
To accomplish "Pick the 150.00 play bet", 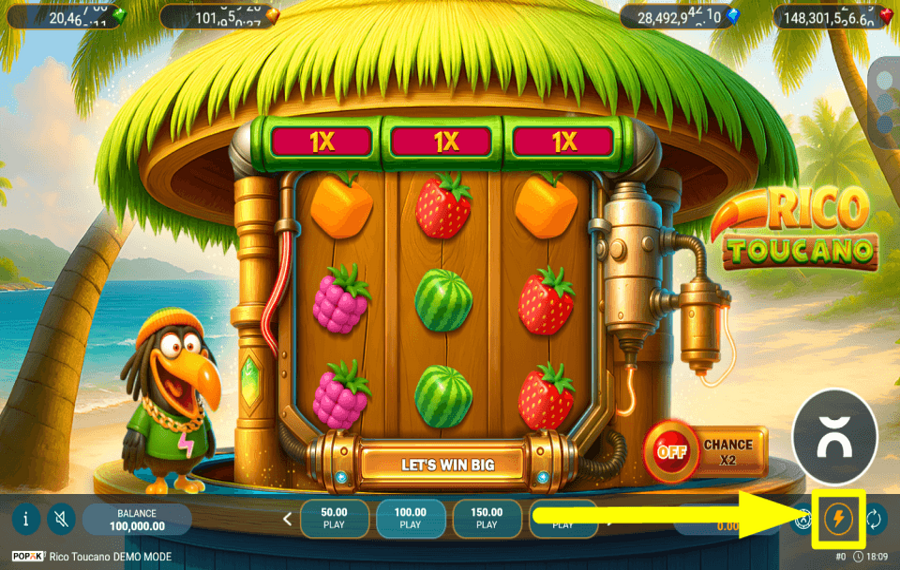I will pyautogui.click(x=486, y=518).
